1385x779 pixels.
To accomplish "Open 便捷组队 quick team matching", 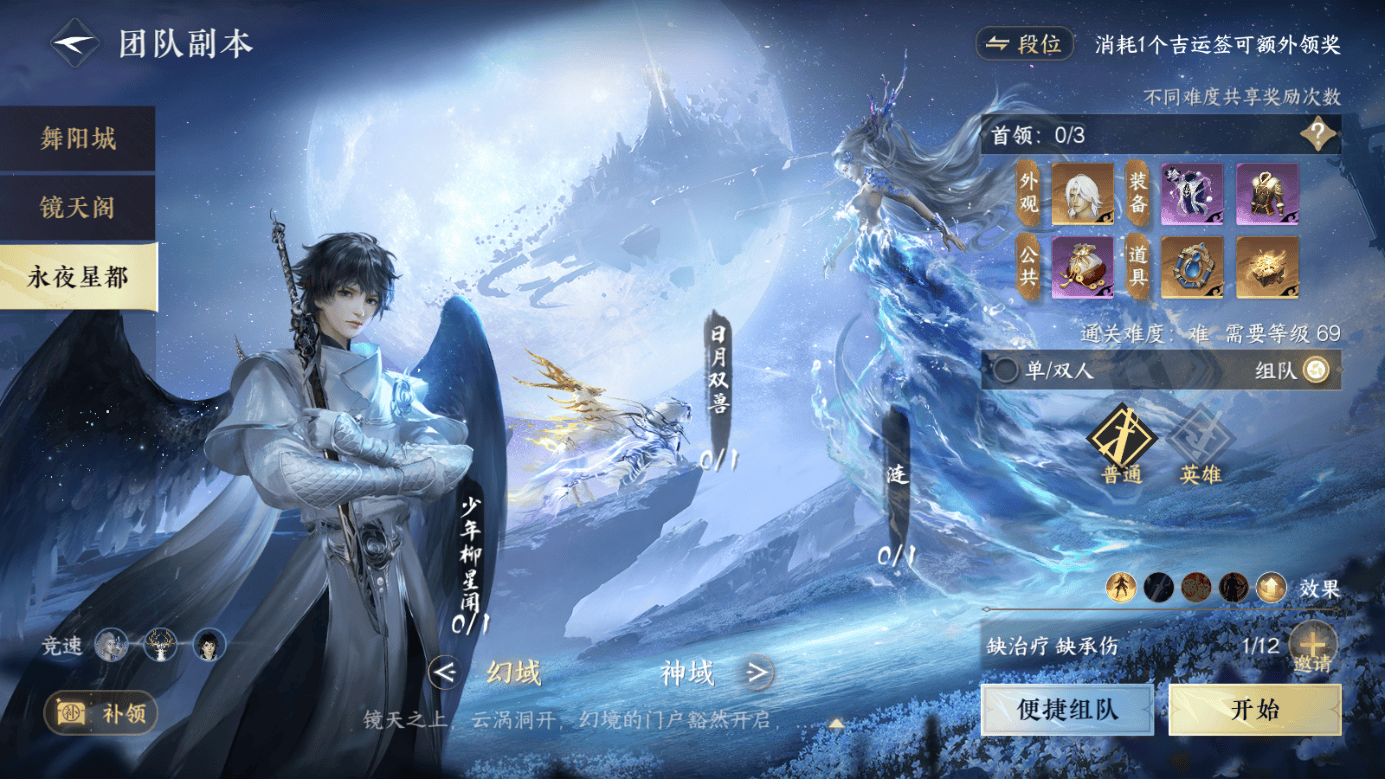I will (1067, 710).
